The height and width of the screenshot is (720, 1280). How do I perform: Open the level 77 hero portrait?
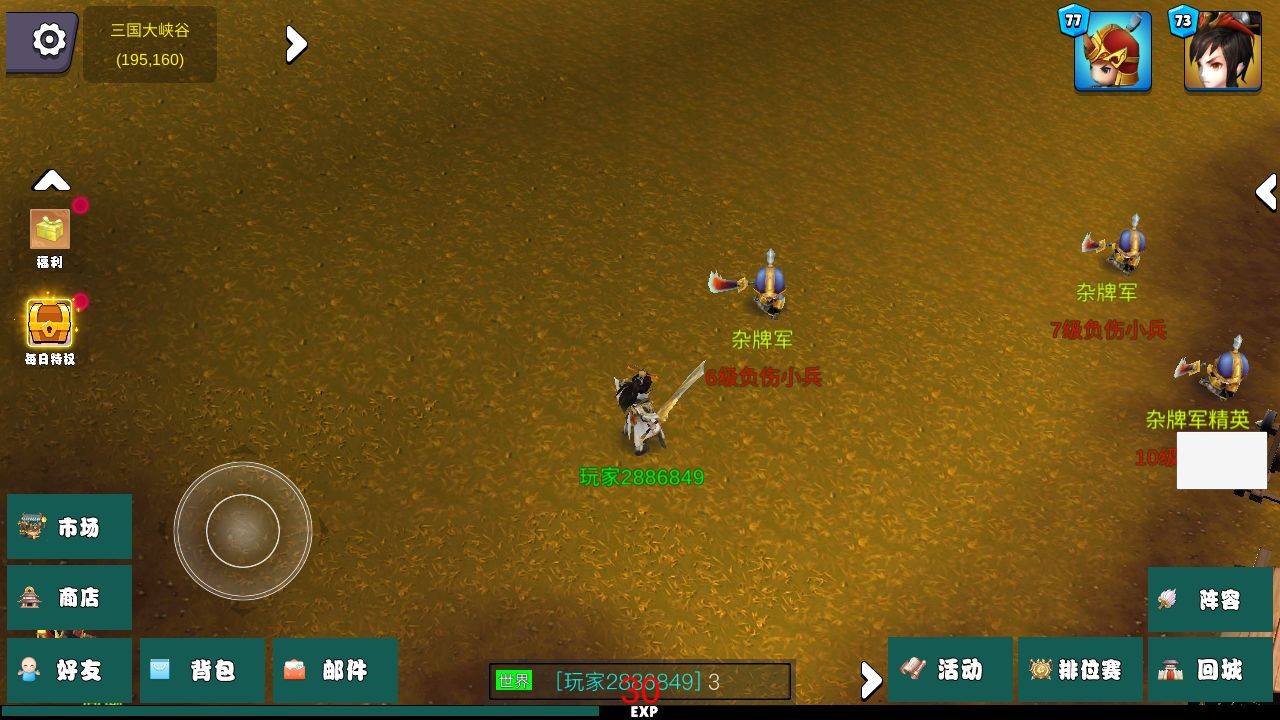pos(1110,50)
